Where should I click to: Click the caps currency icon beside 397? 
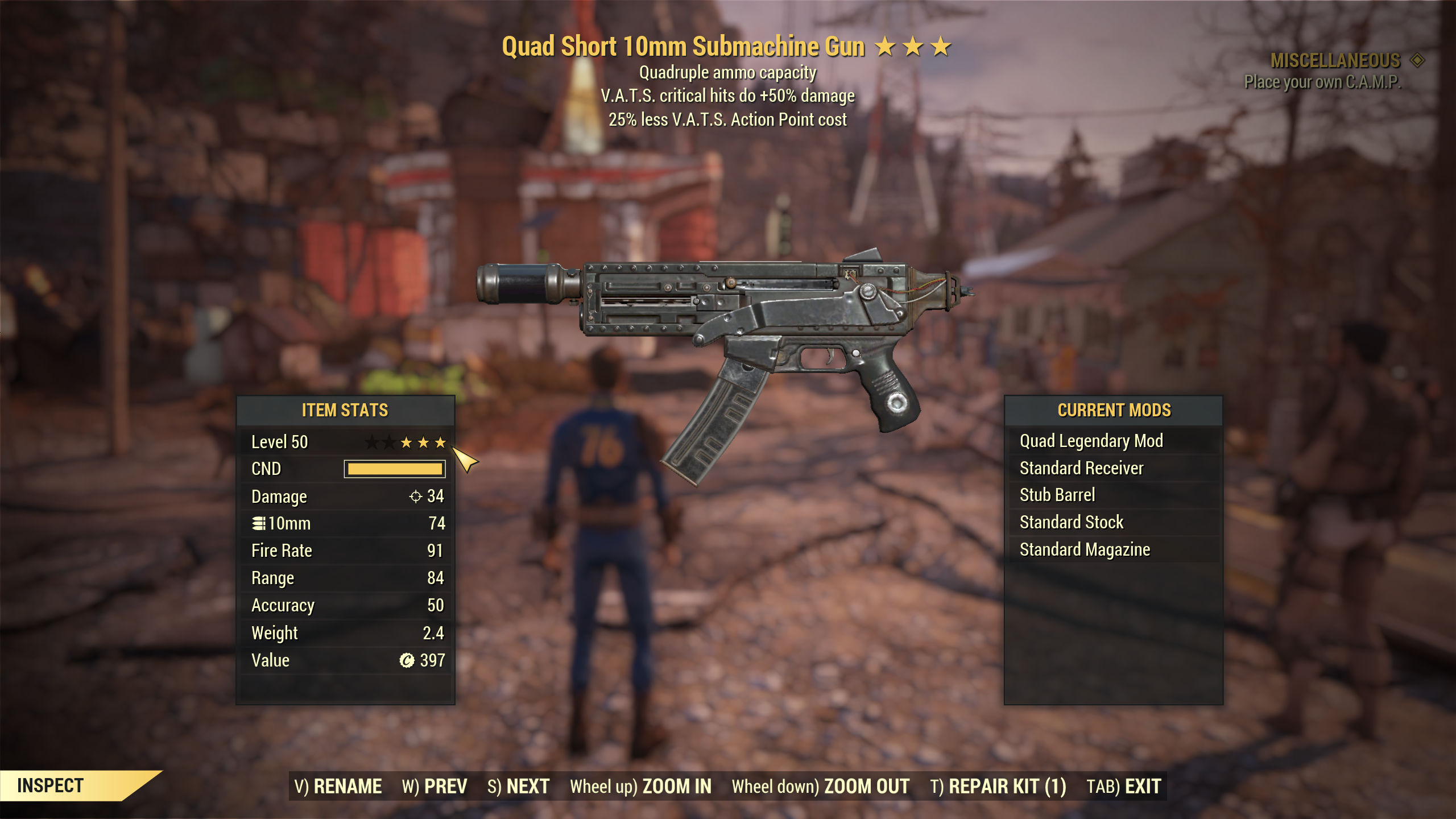tap(408, 660)
